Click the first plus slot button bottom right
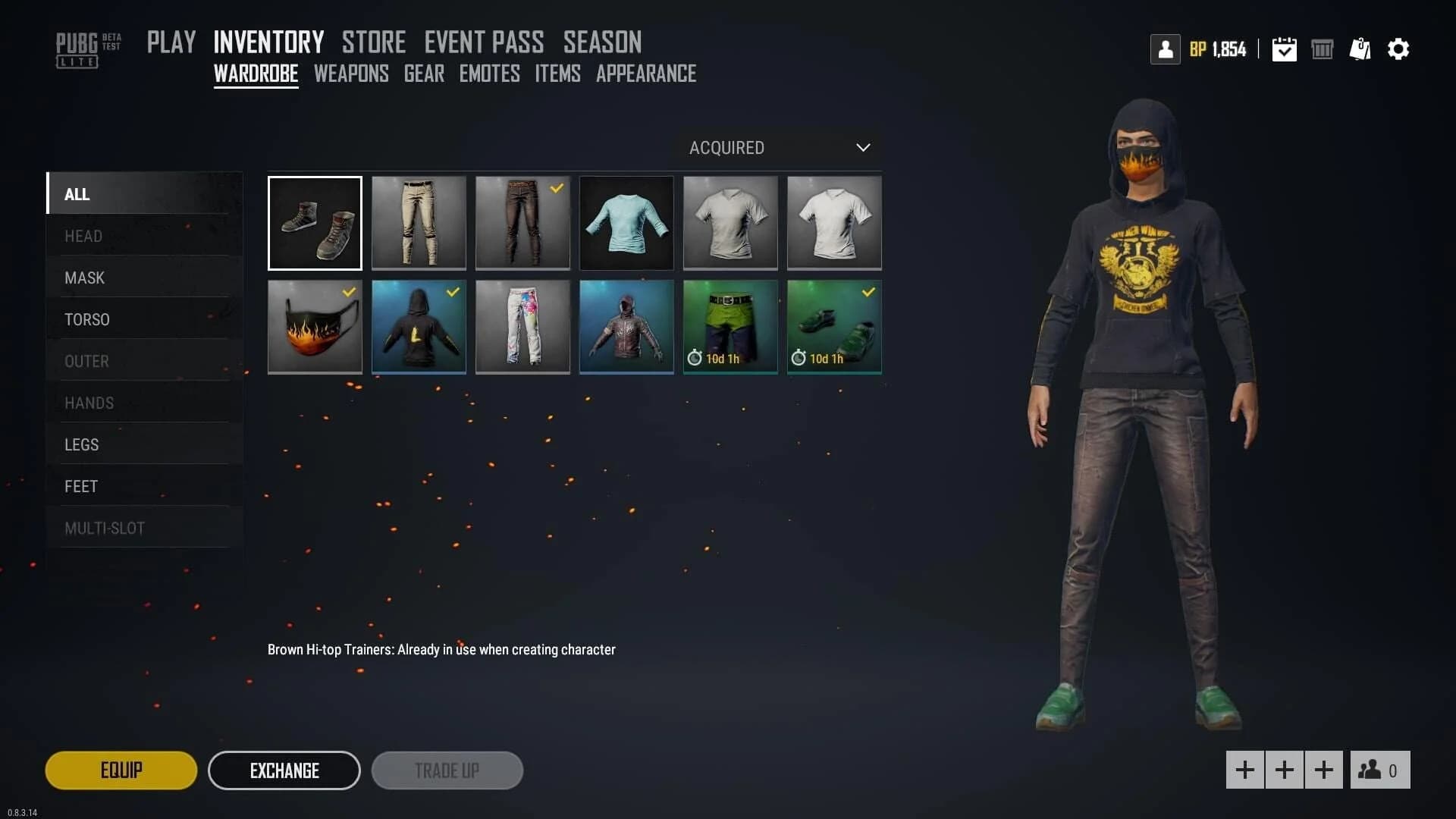The image size is (1456, 819). pyautogui.click(x=1244, y=770)
